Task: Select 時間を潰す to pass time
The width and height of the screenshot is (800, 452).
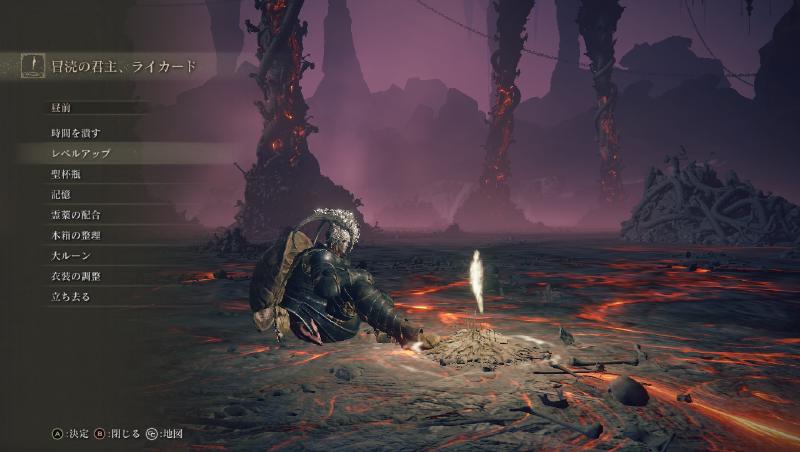Action: pos(76,133)
